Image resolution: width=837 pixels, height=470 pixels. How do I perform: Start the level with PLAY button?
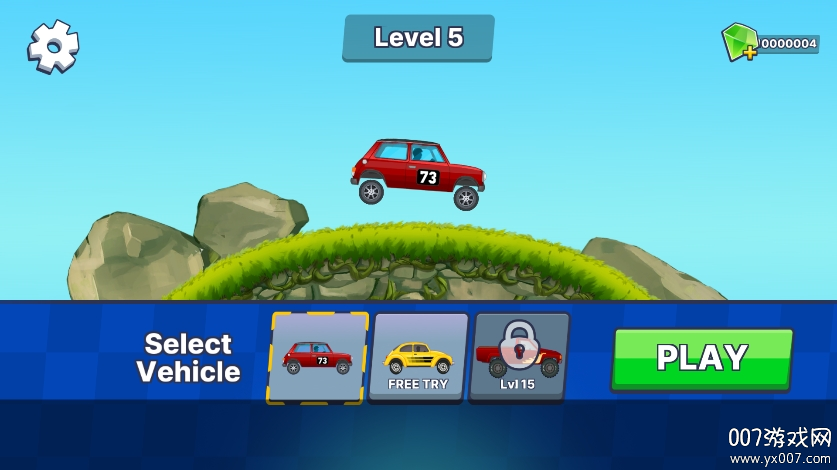pyautogui.click(x=702, y=358)
